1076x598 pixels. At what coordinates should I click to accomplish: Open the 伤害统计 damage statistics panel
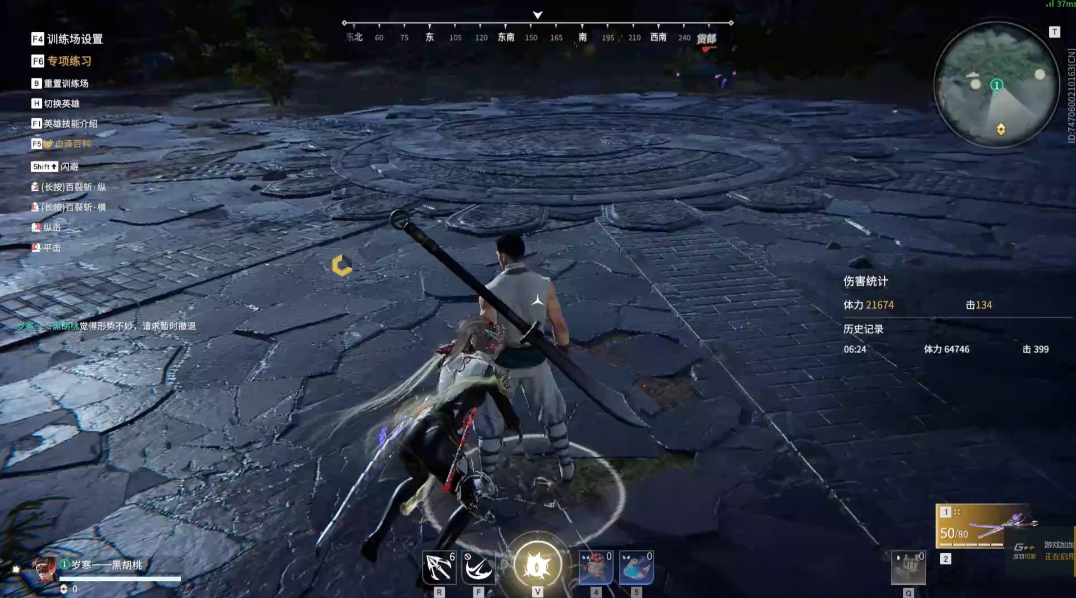click(x=866, y=282)
